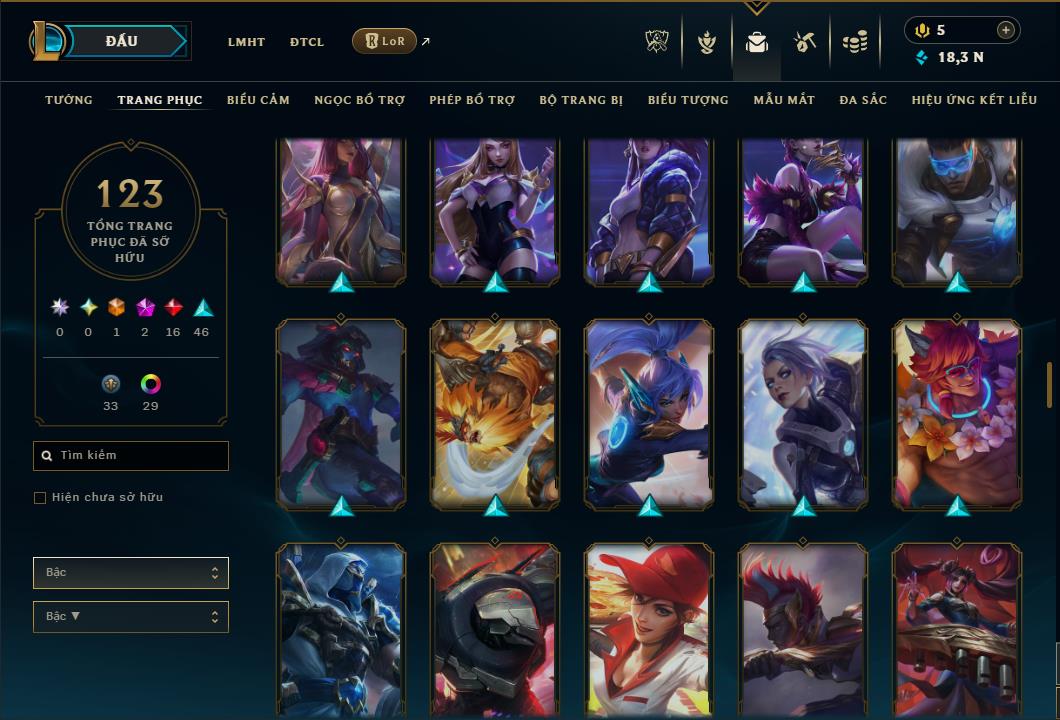Screen dimensions: 1060x720
Task: Open the ĐTCL menu entry
Action: [306, 42]
